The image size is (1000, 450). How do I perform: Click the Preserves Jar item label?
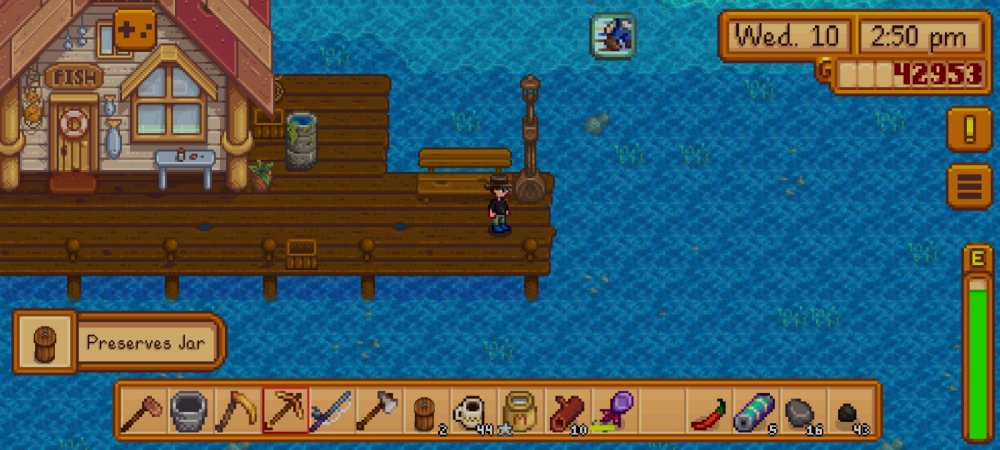(145, 342)
